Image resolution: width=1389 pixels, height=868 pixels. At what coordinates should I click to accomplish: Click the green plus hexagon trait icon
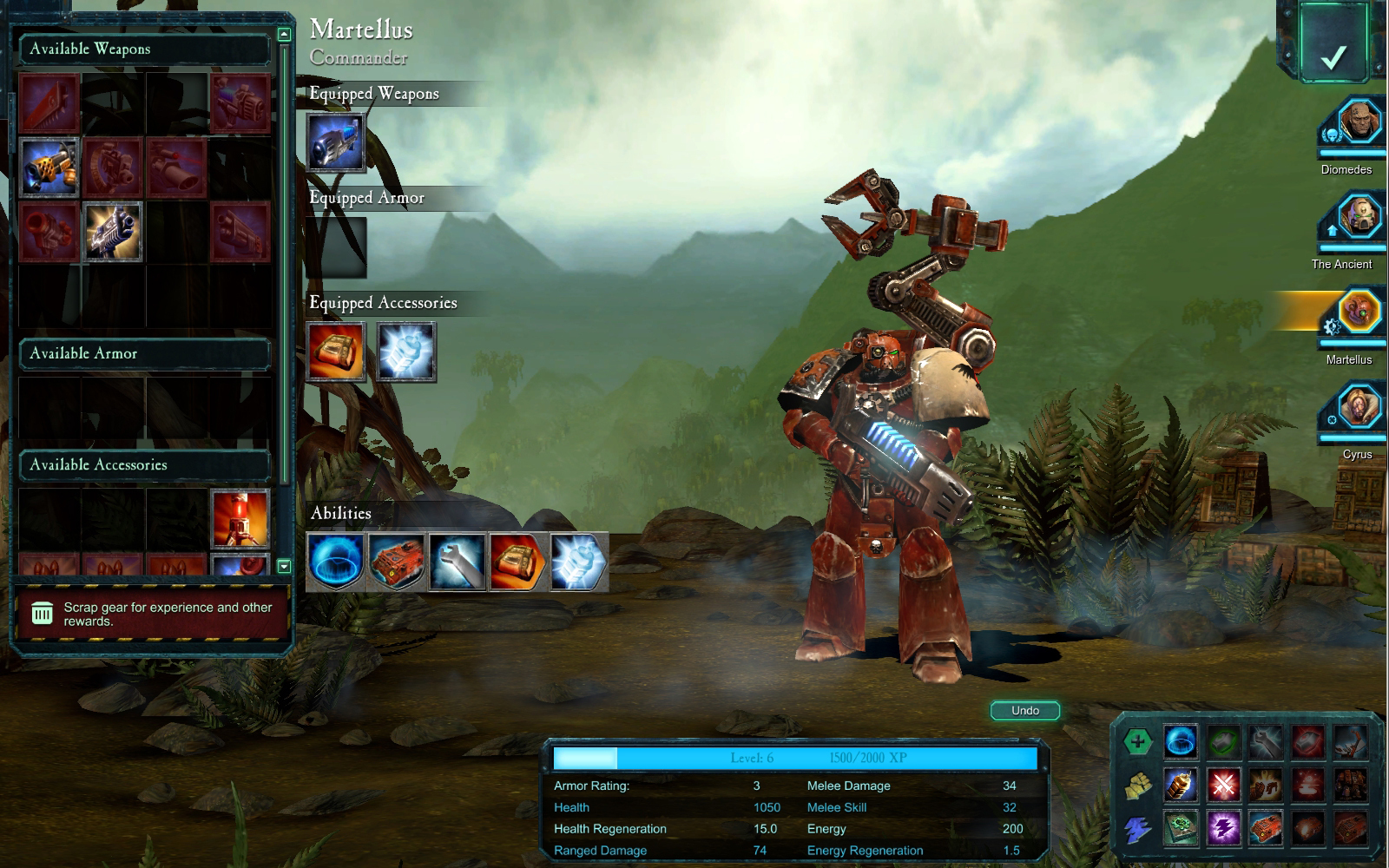[x=1137, y=742]
